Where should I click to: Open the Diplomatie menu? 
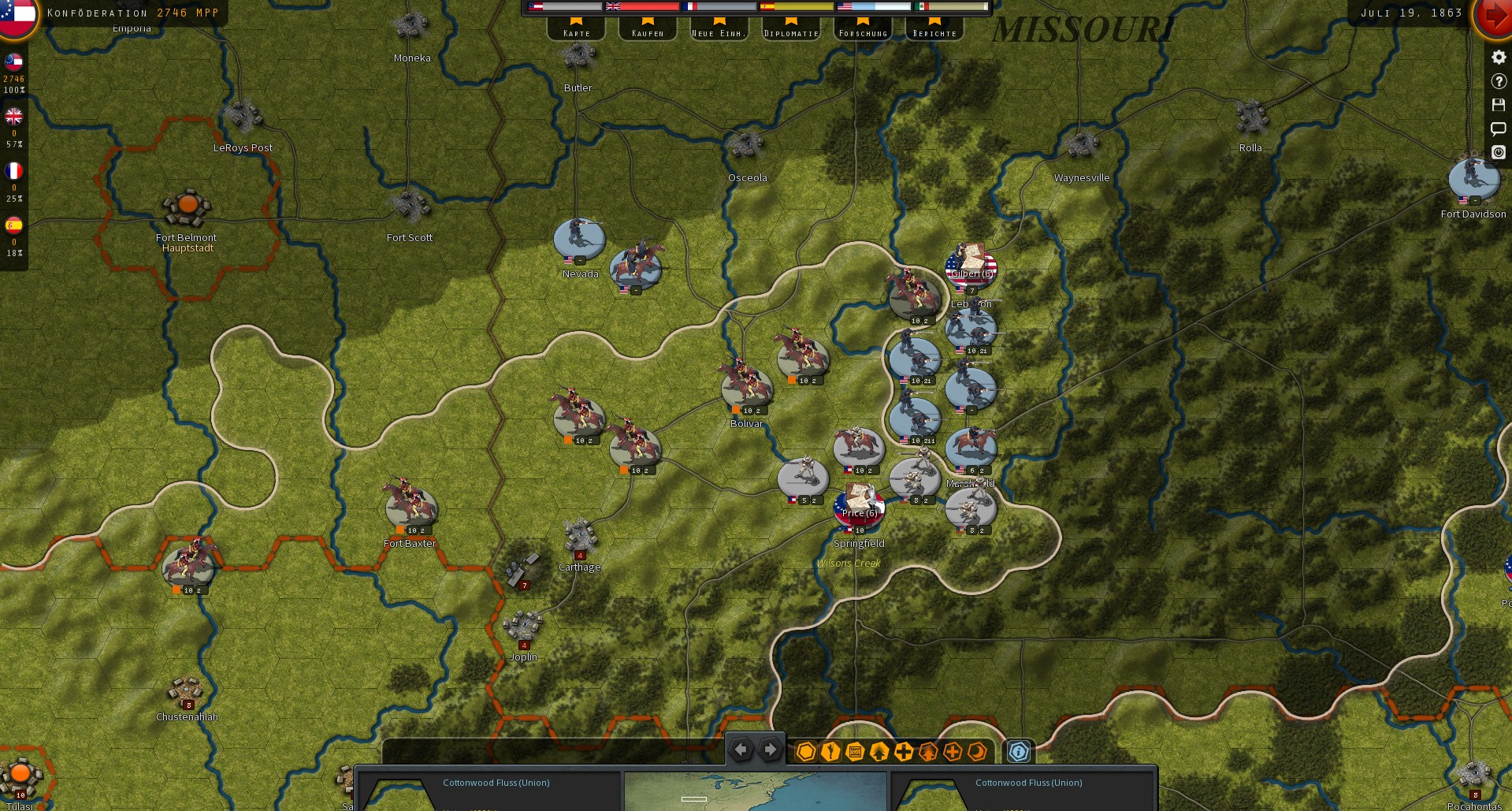click(790, 32)
